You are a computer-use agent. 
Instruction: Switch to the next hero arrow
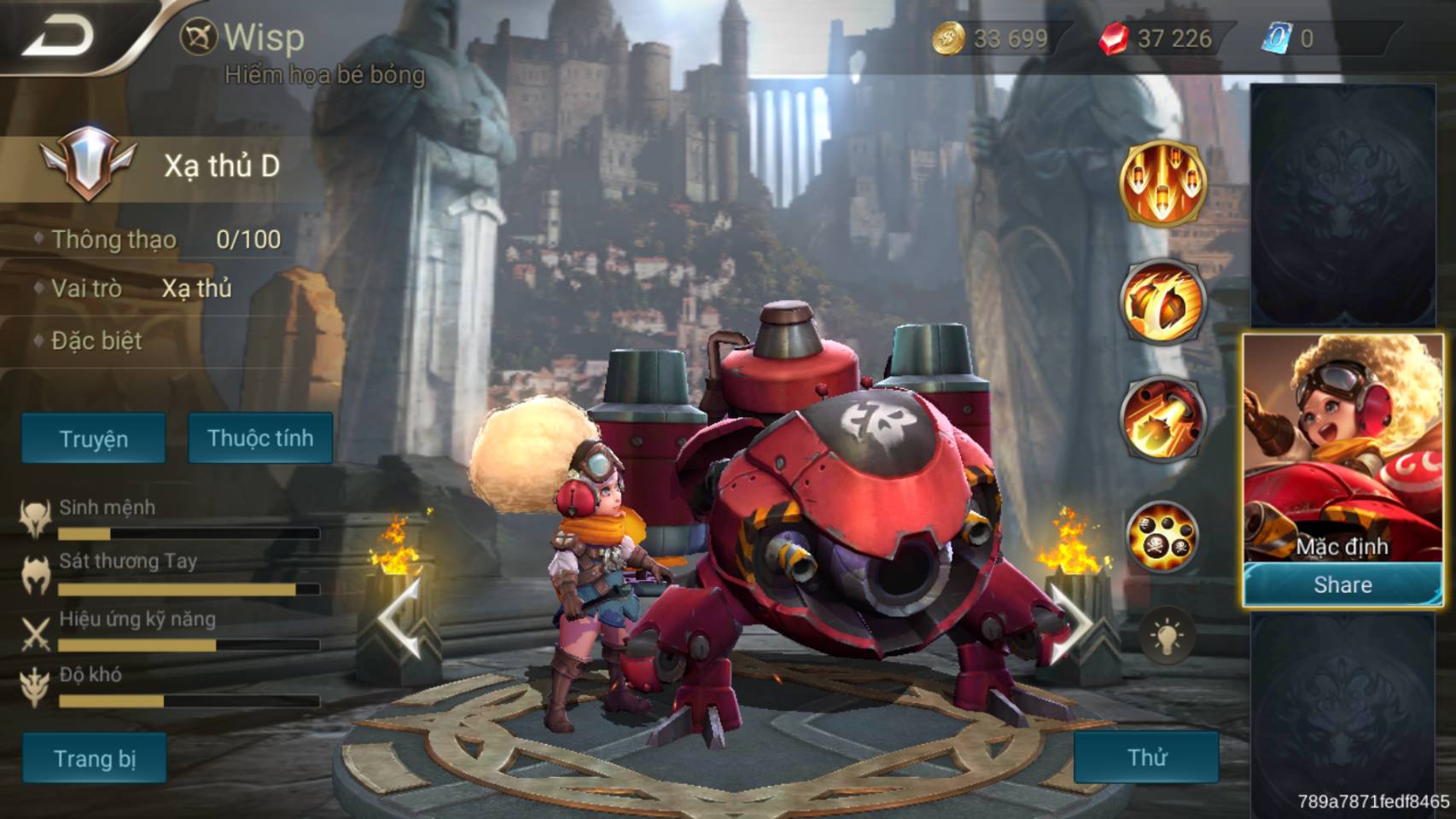tap(1070, 621)
